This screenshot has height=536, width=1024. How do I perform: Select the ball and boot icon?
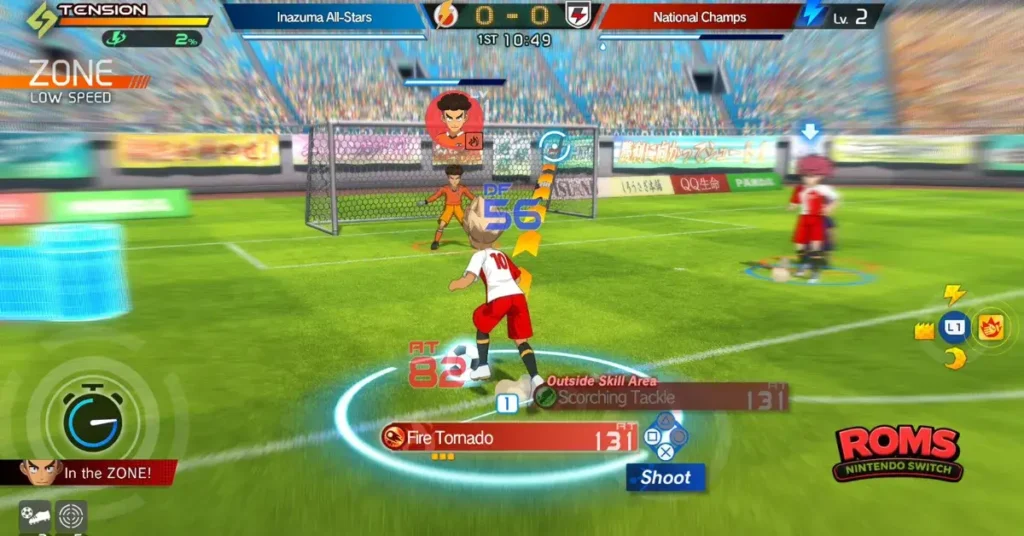[x=34, y=517]
